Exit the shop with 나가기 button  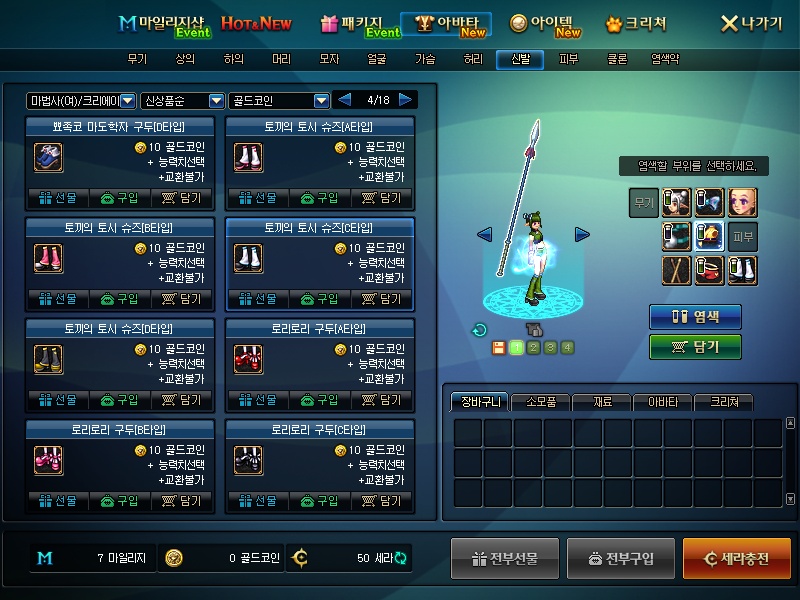(751, 23)
